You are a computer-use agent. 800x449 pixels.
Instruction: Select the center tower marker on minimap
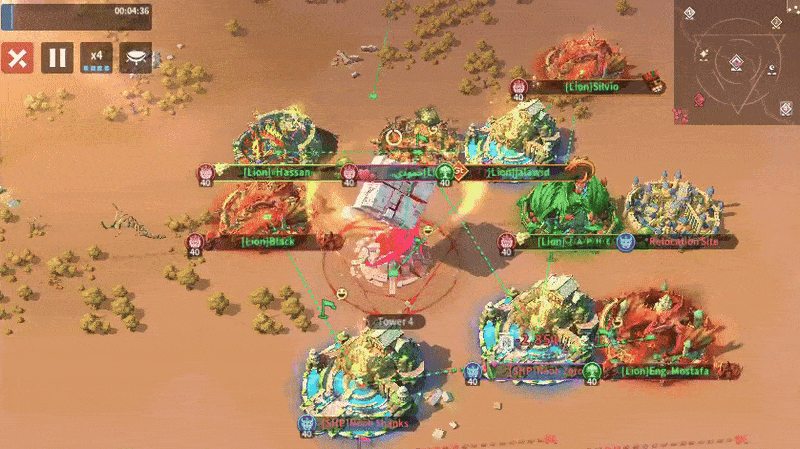tap(736, 64)
